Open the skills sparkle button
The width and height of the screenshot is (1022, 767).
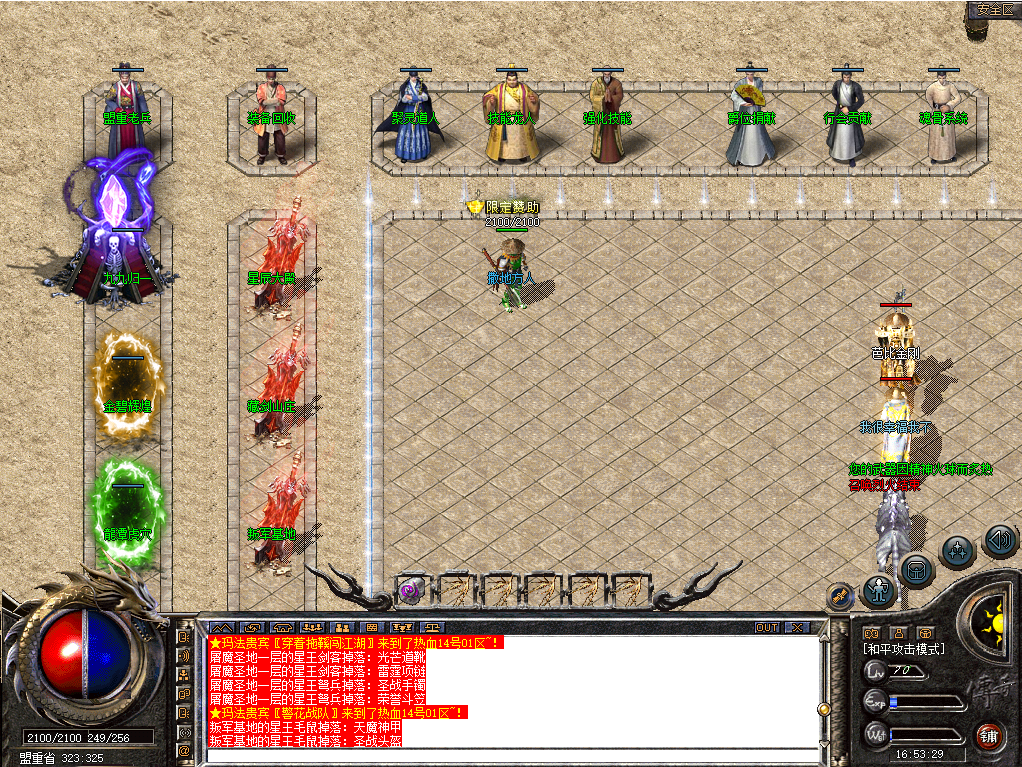(x=958, y=550)
